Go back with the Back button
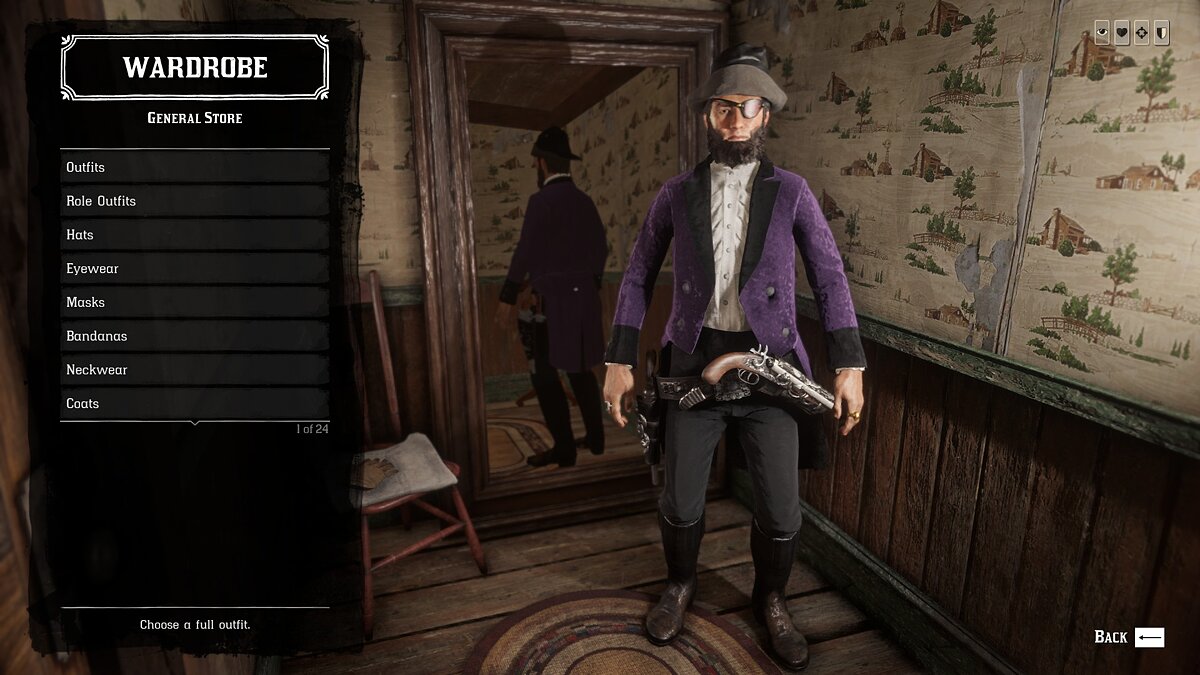Screen dimensions: 1200x675 pos(1129,637)
